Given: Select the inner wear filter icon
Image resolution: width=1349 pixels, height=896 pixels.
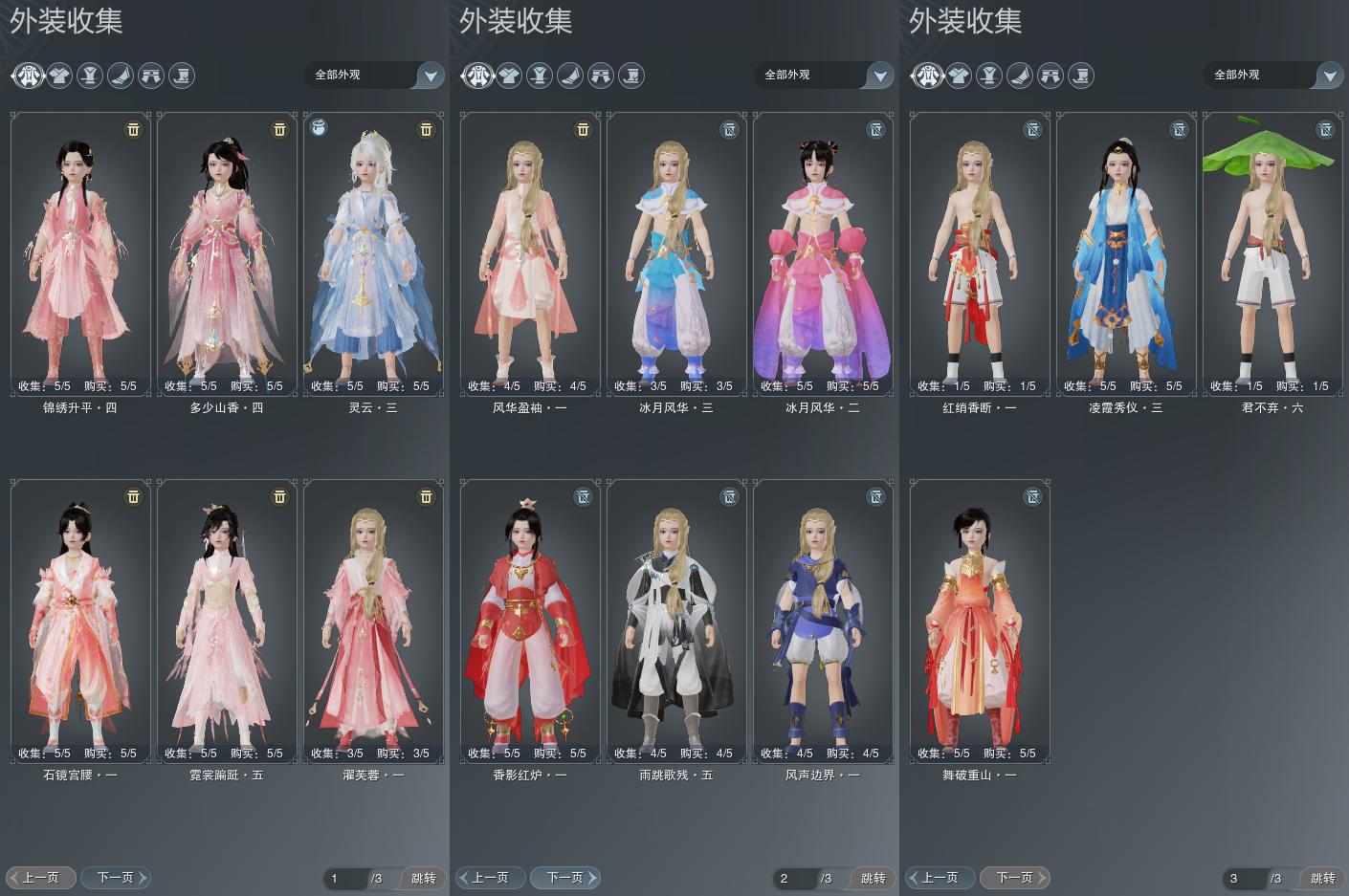Looking at the screenshot, I should (90, 76).
